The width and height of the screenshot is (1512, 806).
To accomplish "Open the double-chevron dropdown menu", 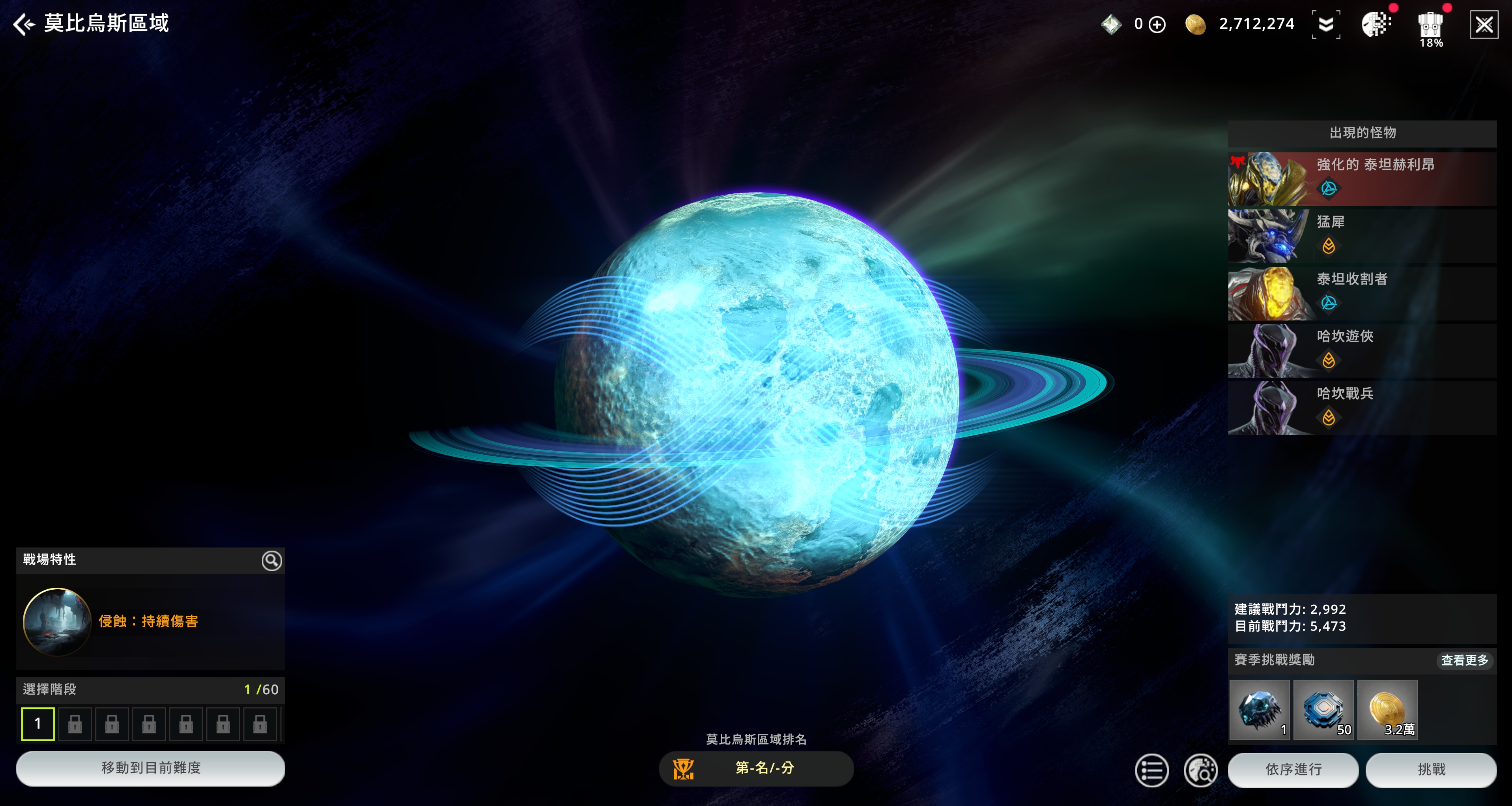I will coord(1325,25).
